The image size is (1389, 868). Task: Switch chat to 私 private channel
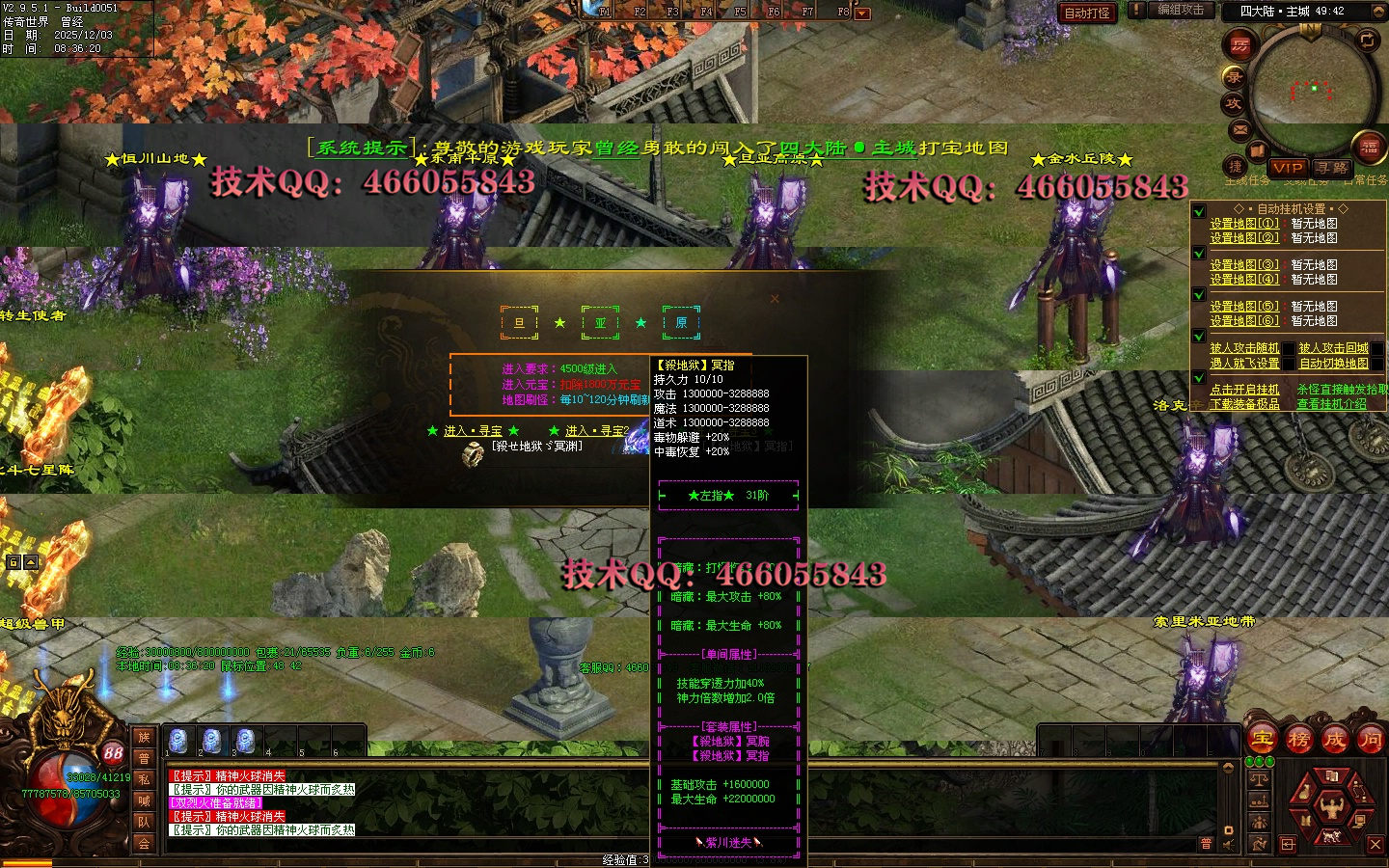pos(144,779)
